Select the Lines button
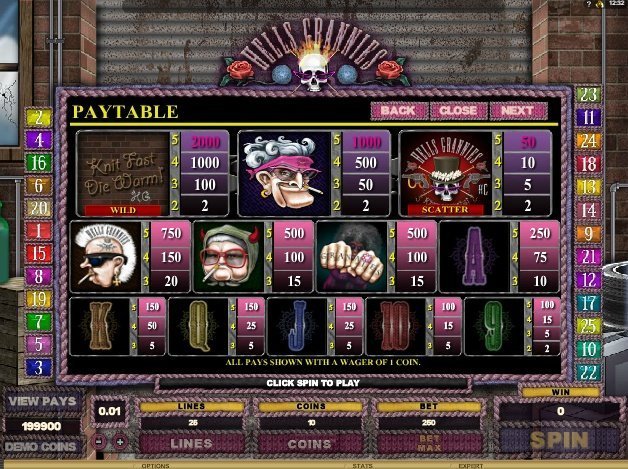Image resolution: width=628 pixels, height=469 pixels. tap(189, 442)
